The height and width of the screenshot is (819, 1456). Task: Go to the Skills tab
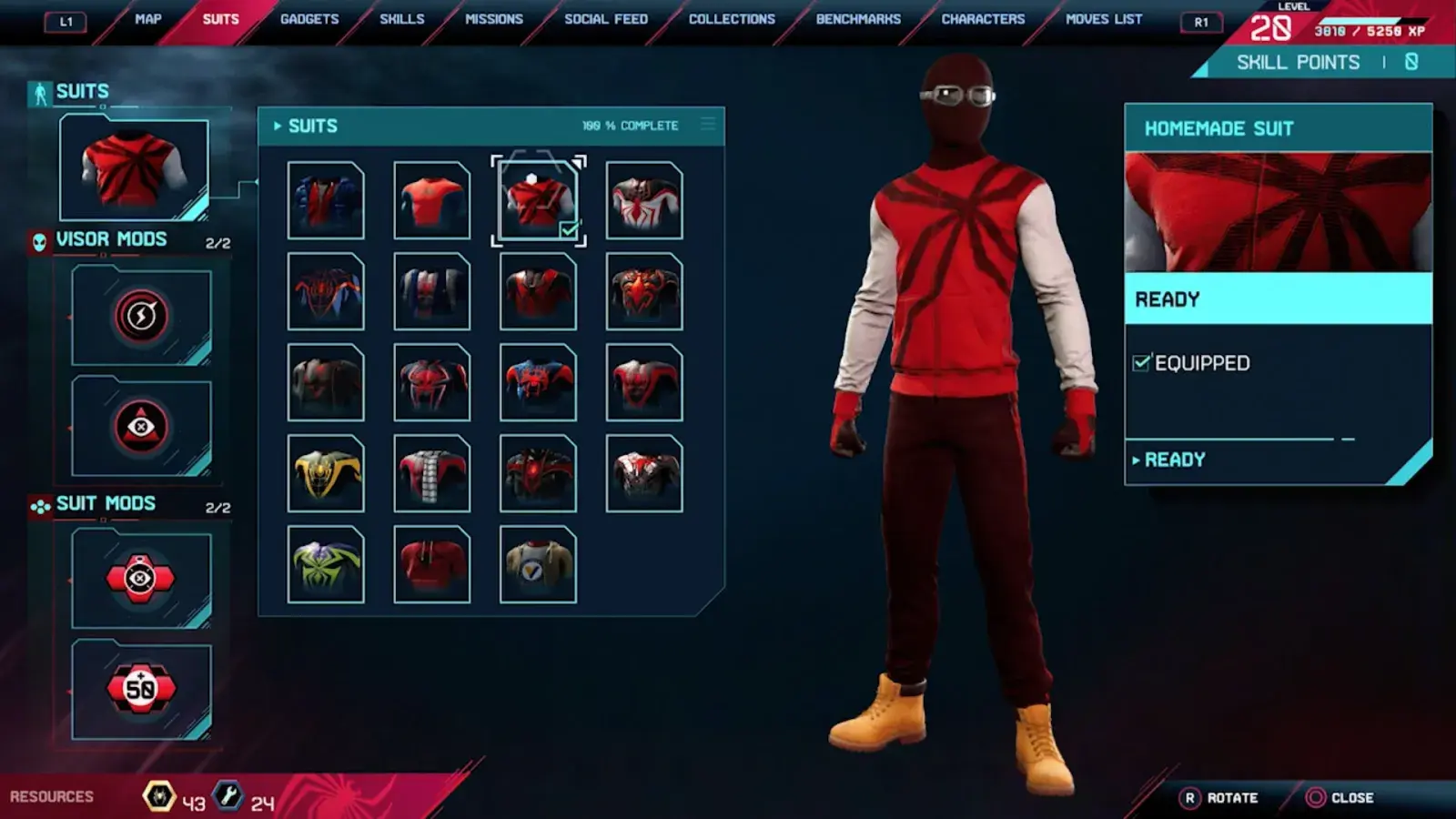[x=401, y=19]
